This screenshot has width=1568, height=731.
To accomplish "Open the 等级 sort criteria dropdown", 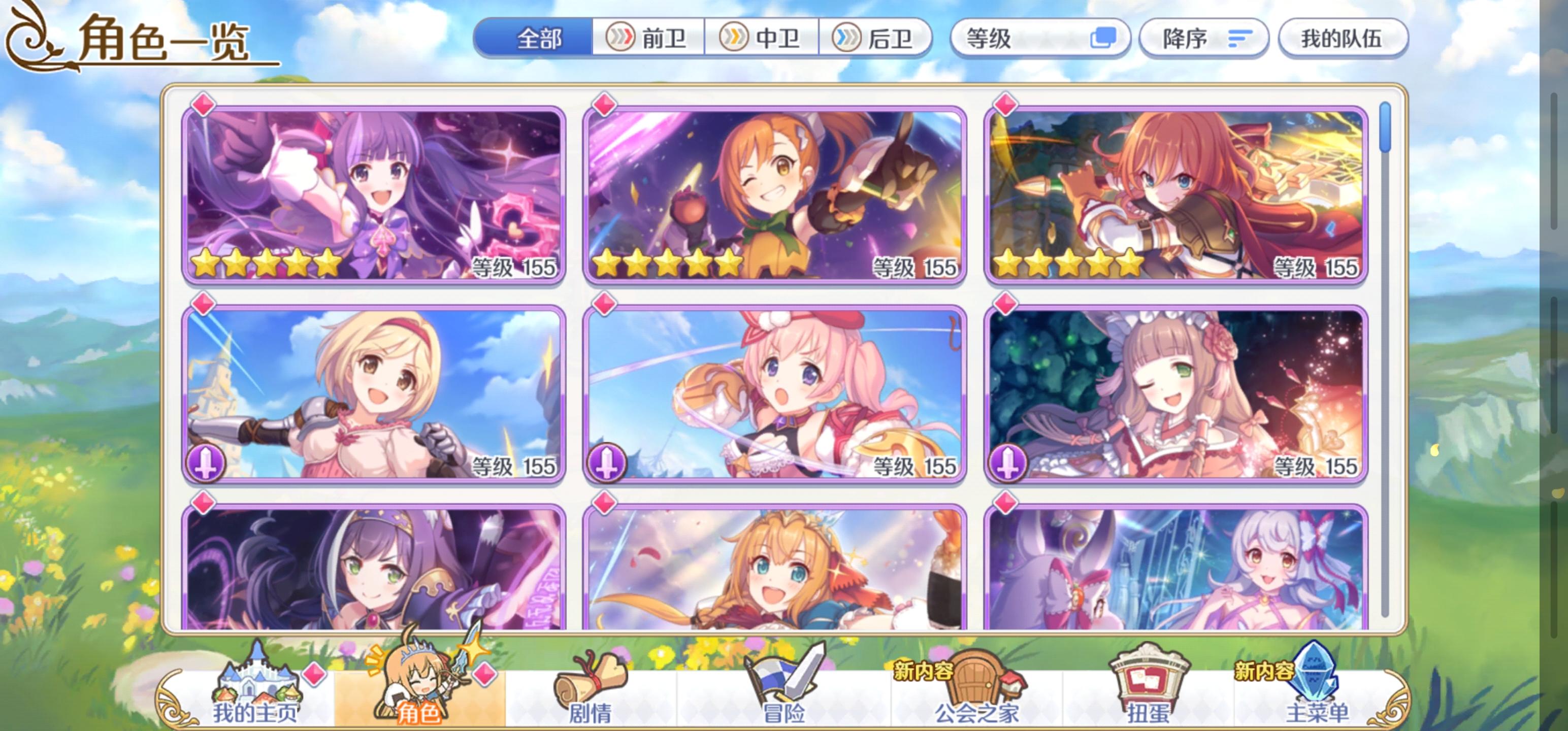I will [1004, 38].
